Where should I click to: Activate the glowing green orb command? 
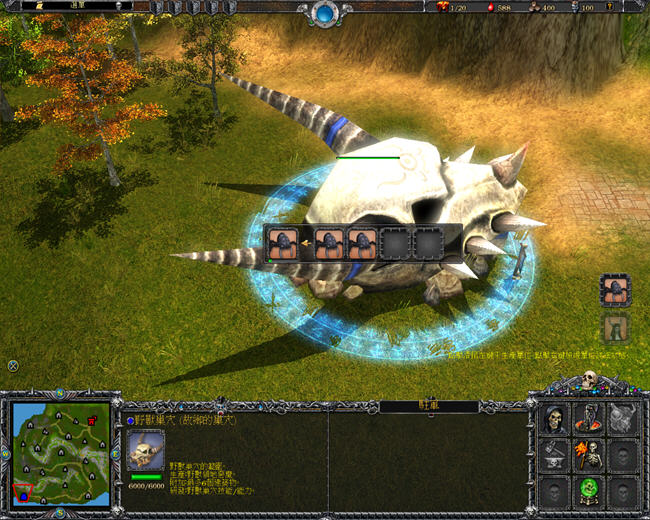point(589,490)
